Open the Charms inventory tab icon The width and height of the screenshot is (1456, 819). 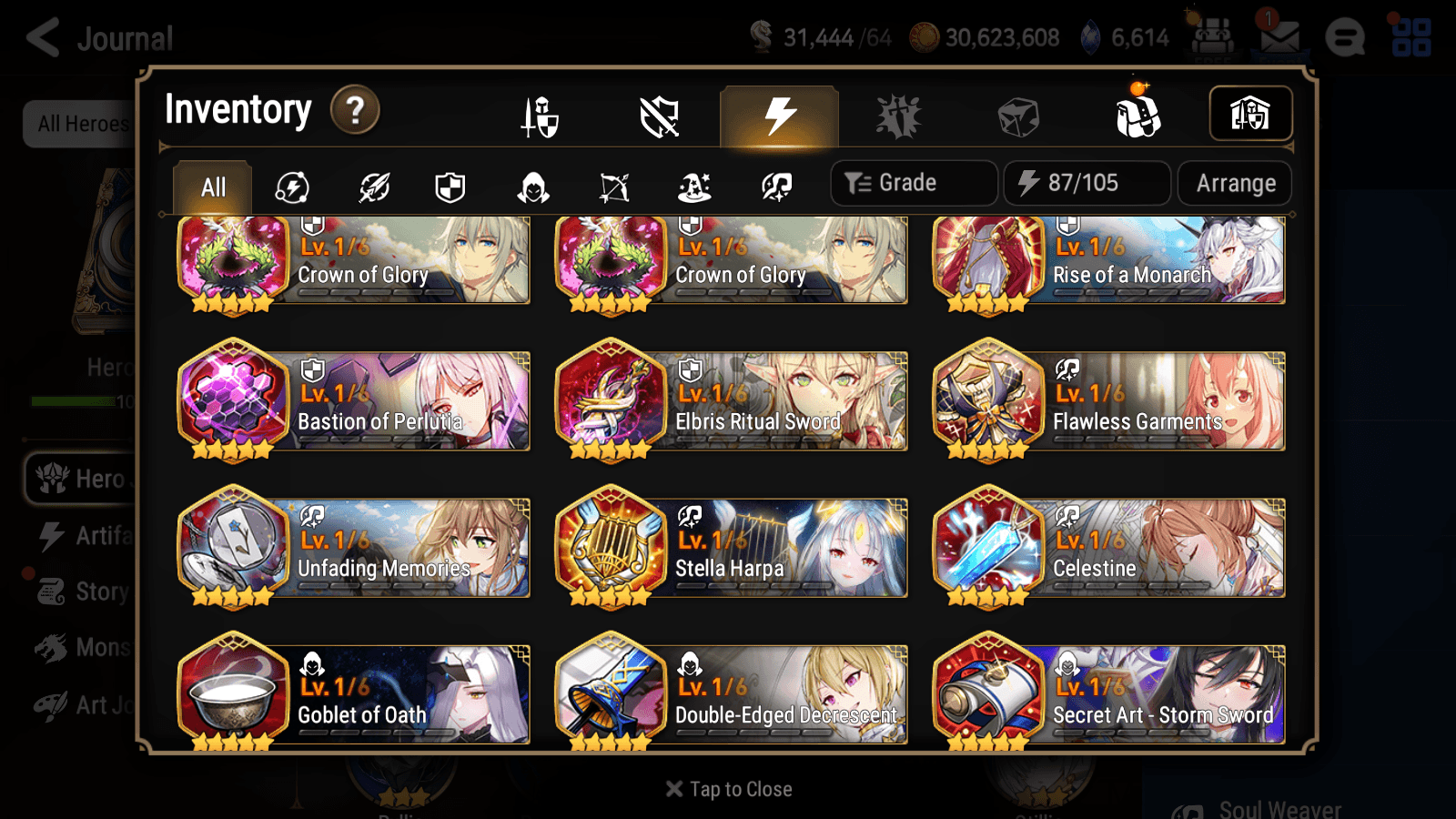tap(896, 116)
